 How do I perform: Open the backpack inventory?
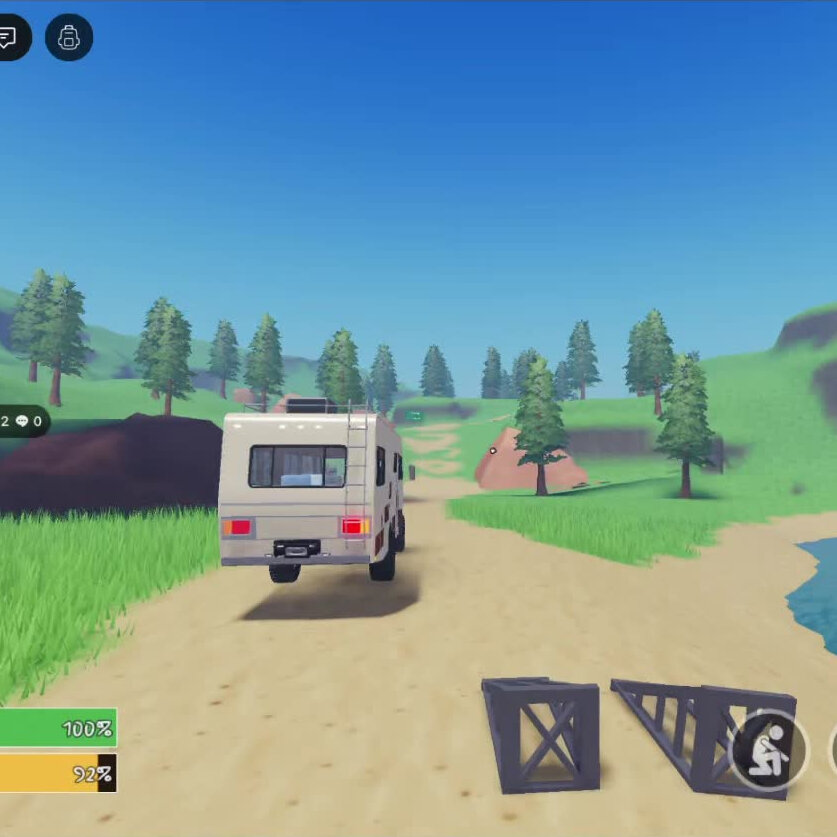click(x=69, y=38)
